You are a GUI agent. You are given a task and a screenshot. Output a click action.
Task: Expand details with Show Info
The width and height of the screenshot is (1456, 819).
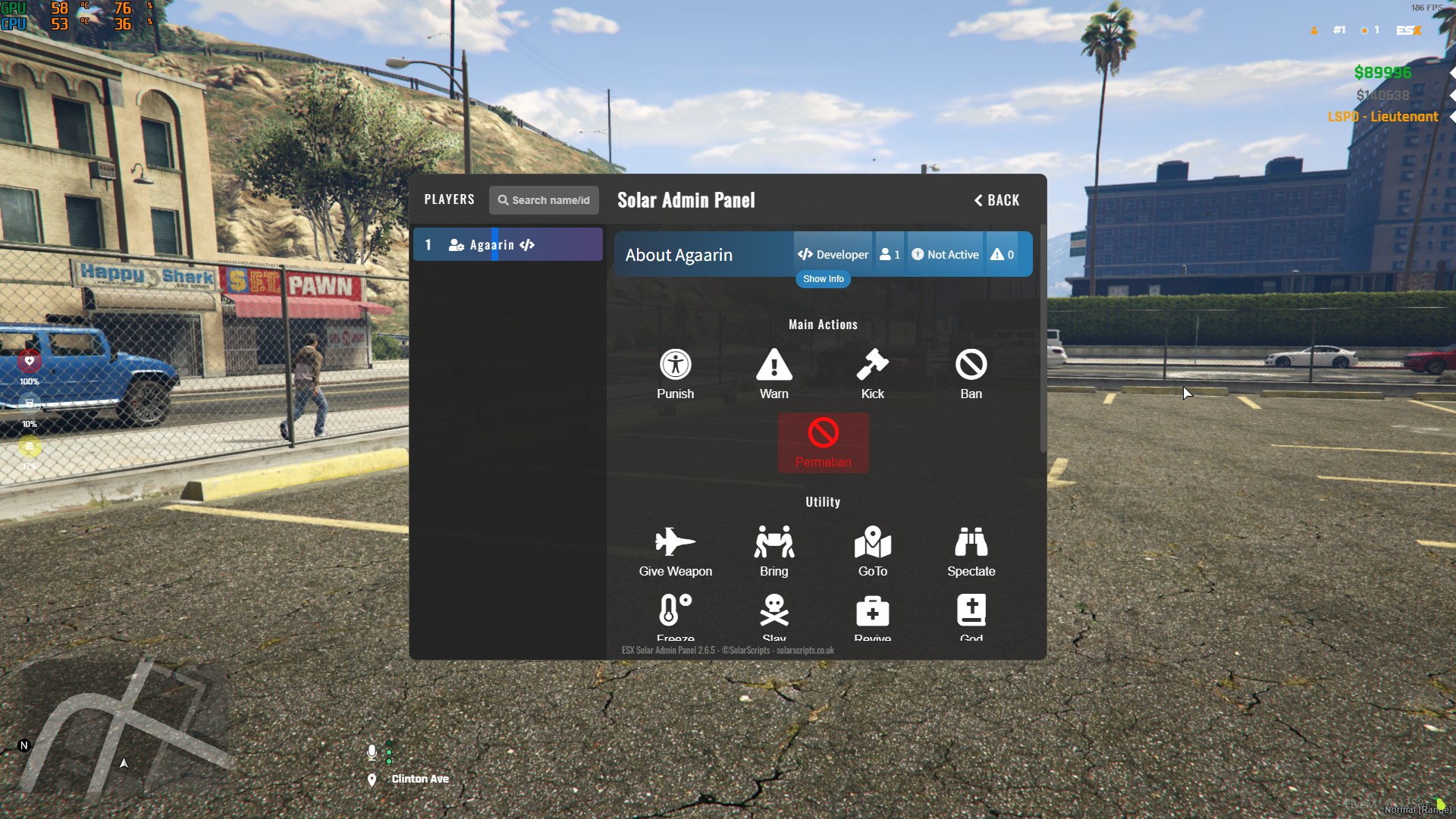823,279
